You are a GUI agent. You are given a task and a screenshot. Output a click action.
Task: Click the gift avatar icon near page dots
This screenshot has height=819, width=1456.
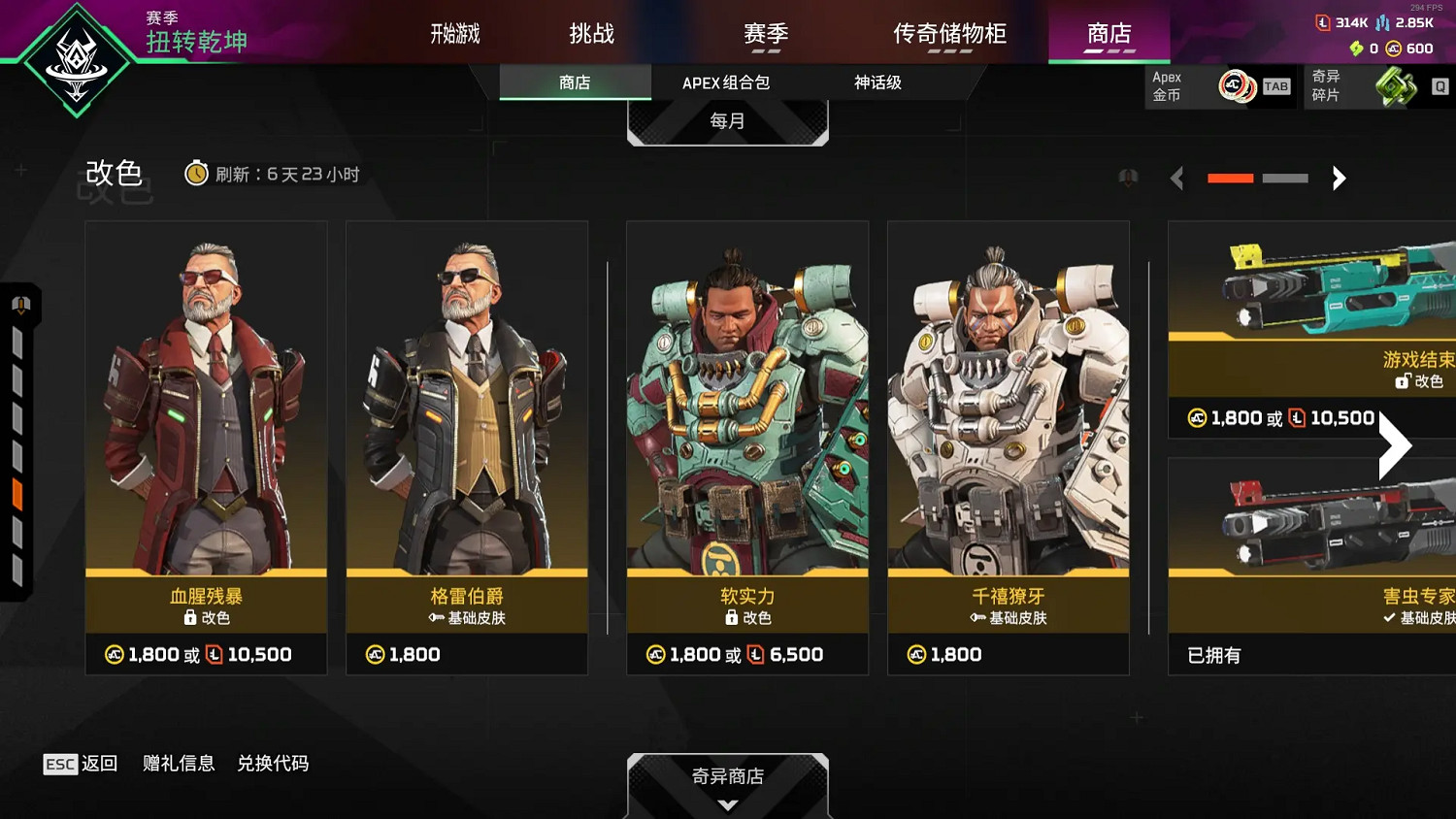1128,177
